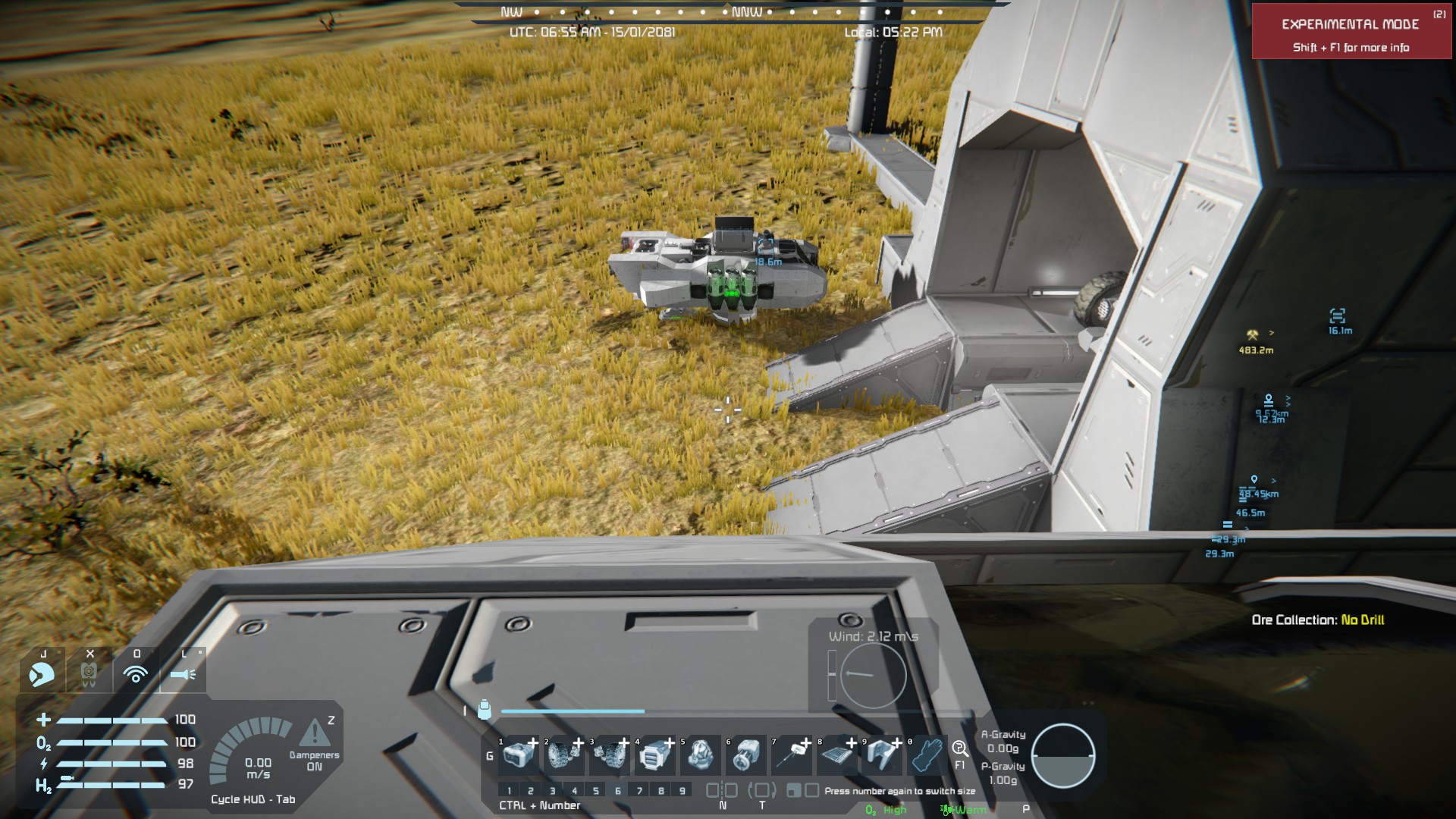This screenshot has height=819, width=1456.
Task: Click the Experimental Mode banner
Action: [x=1351, y=32]
